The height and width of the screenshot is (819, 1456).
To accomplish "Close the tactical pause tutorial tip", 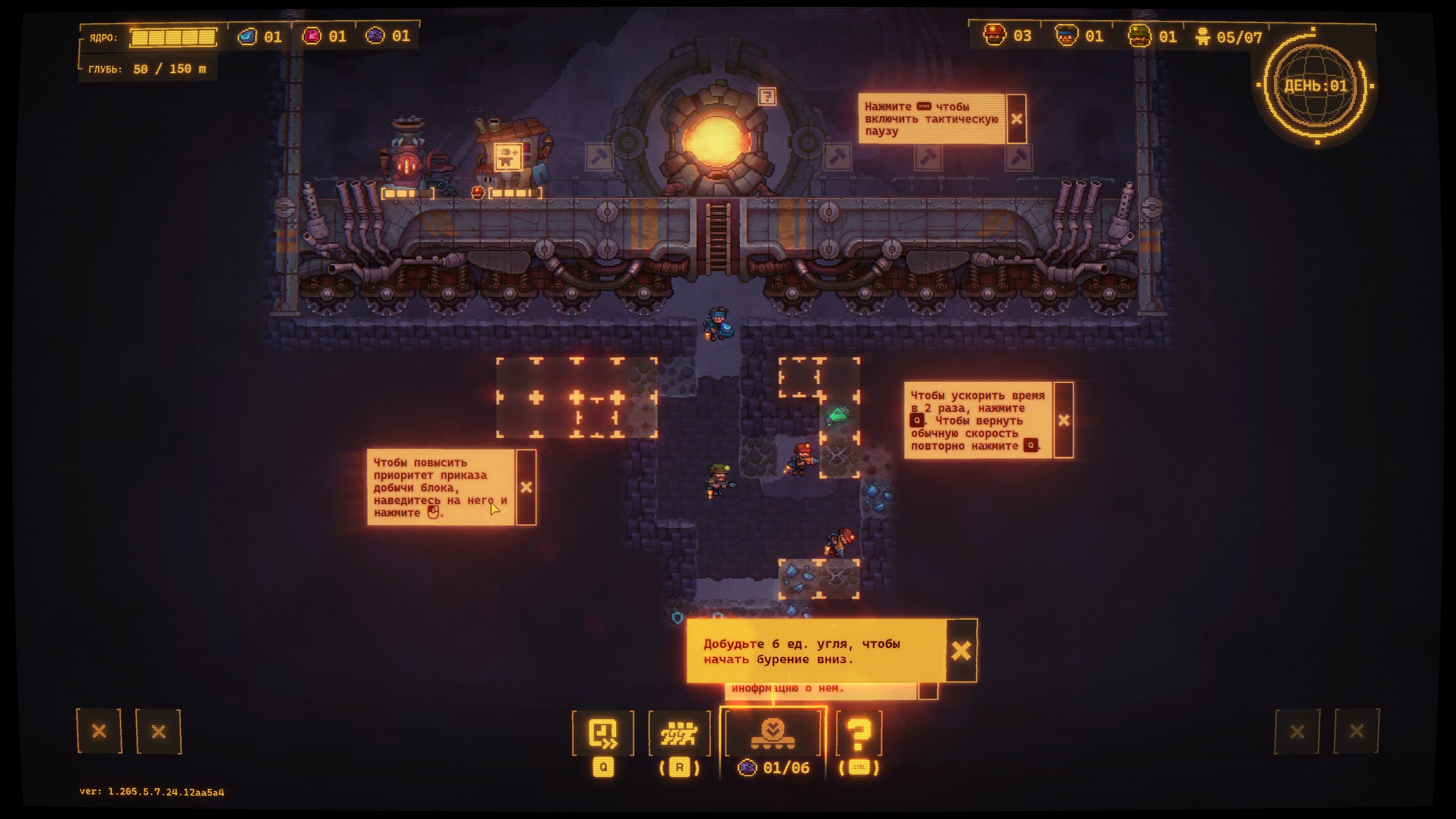I will pos(1016,119).
